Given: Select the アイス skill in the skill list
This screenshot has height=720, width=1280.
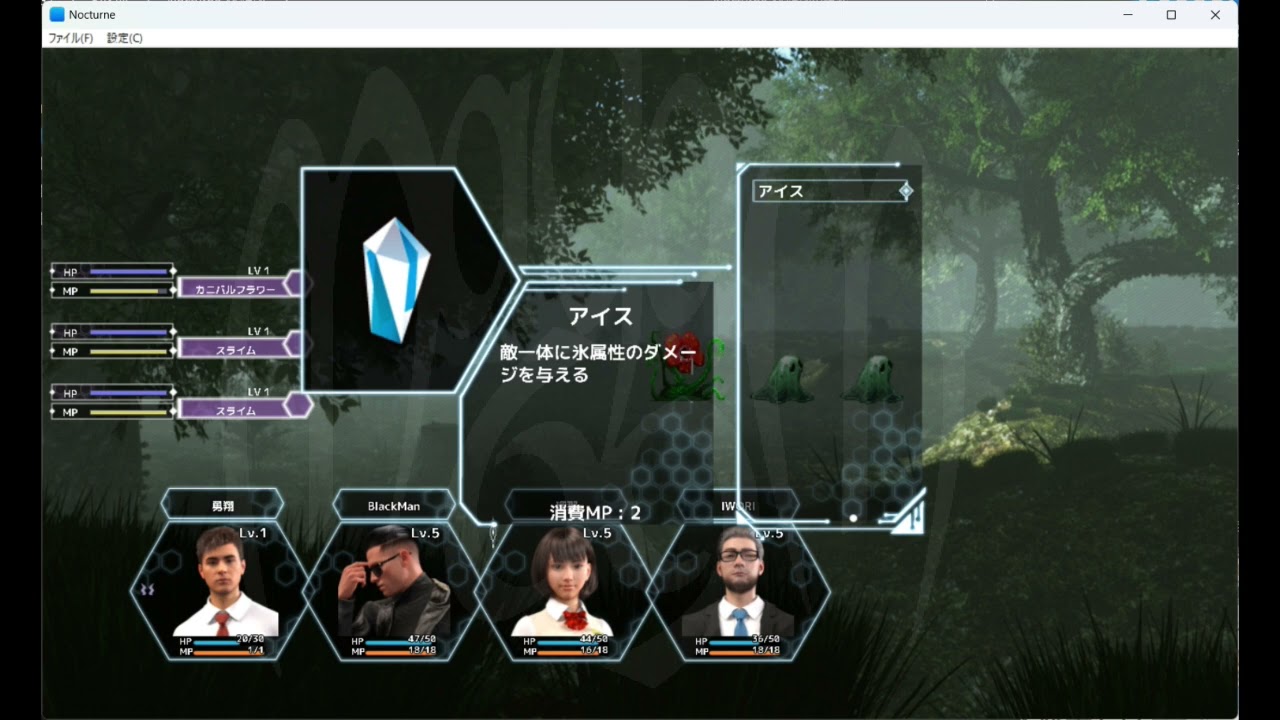Looking at the screenshot, I should pyautogui.click(x=830, y=191).
